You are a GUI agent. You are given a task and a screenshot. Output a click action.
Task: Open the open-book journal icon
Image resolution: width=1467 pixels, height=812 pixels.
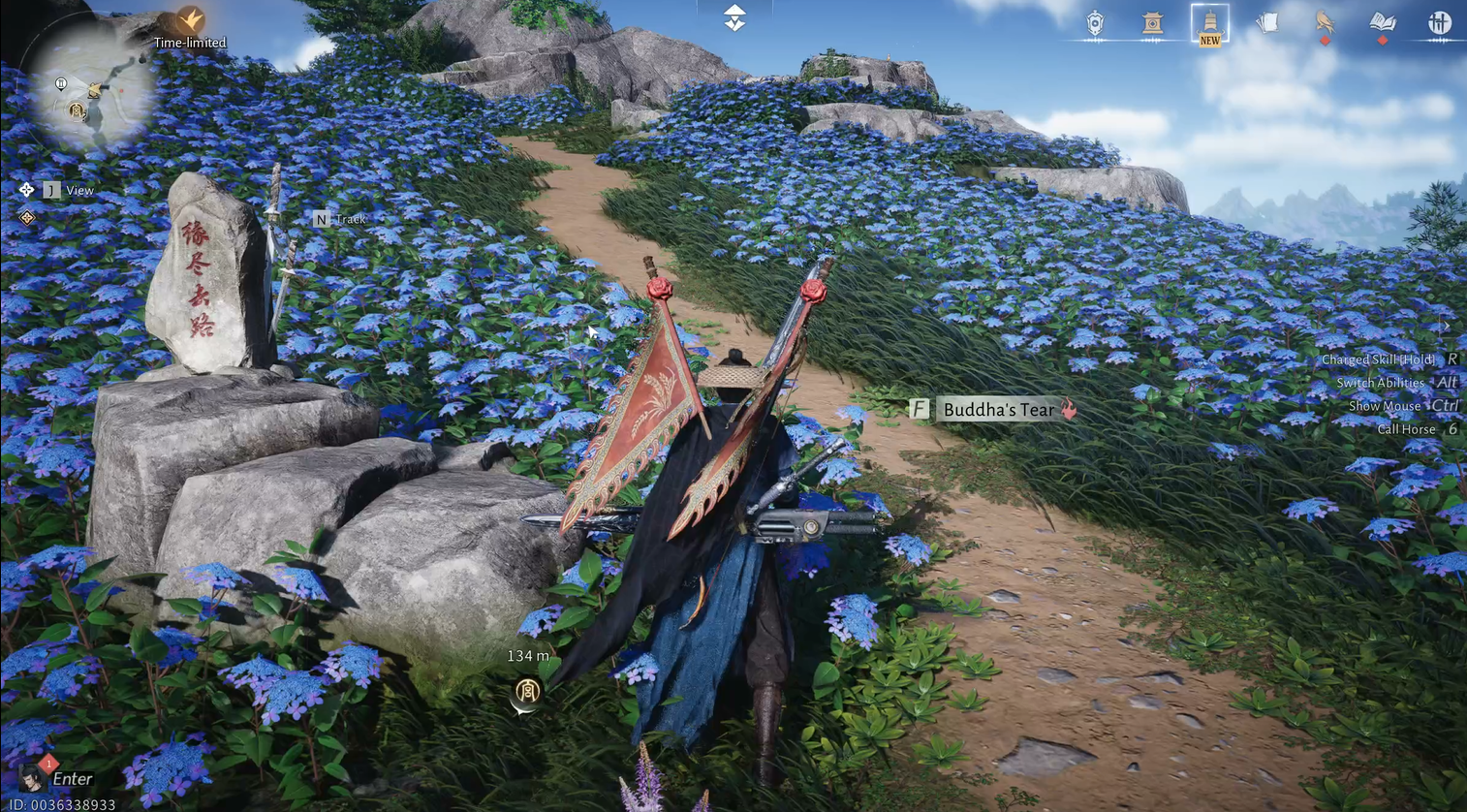click(x=1383, y=23)
